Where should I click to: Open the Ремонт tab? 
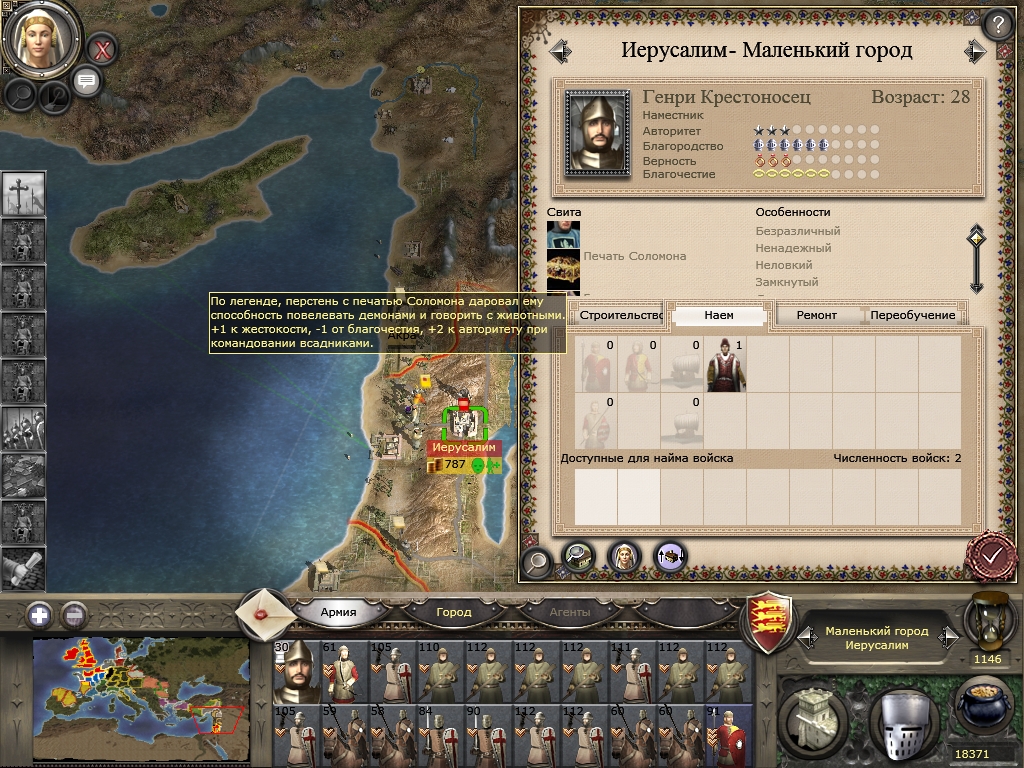click(817, 315)
